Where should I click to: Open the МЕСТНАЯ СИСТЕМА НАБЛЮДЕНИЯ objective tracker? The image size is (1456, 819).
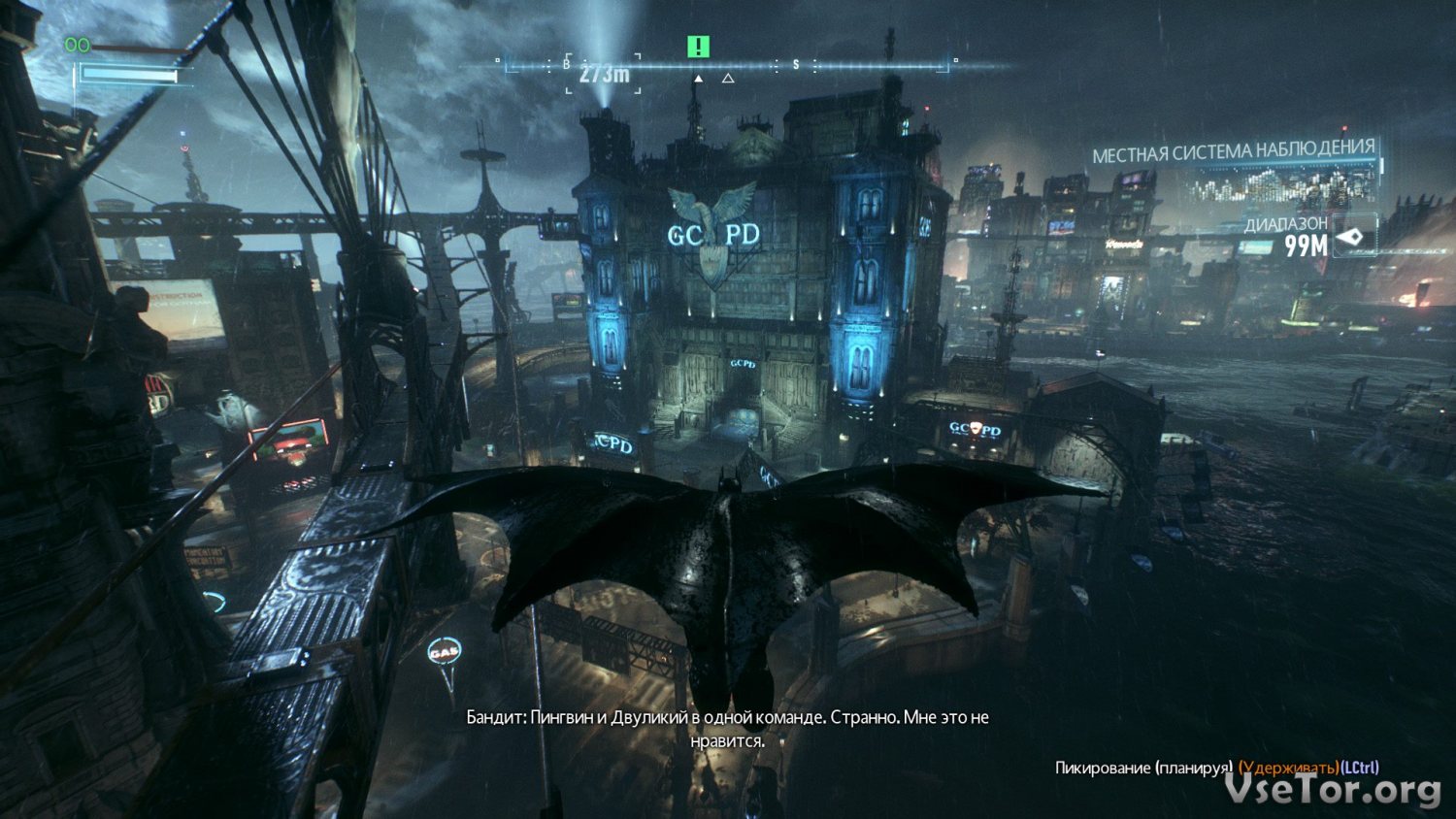(x=1233, y=151)
